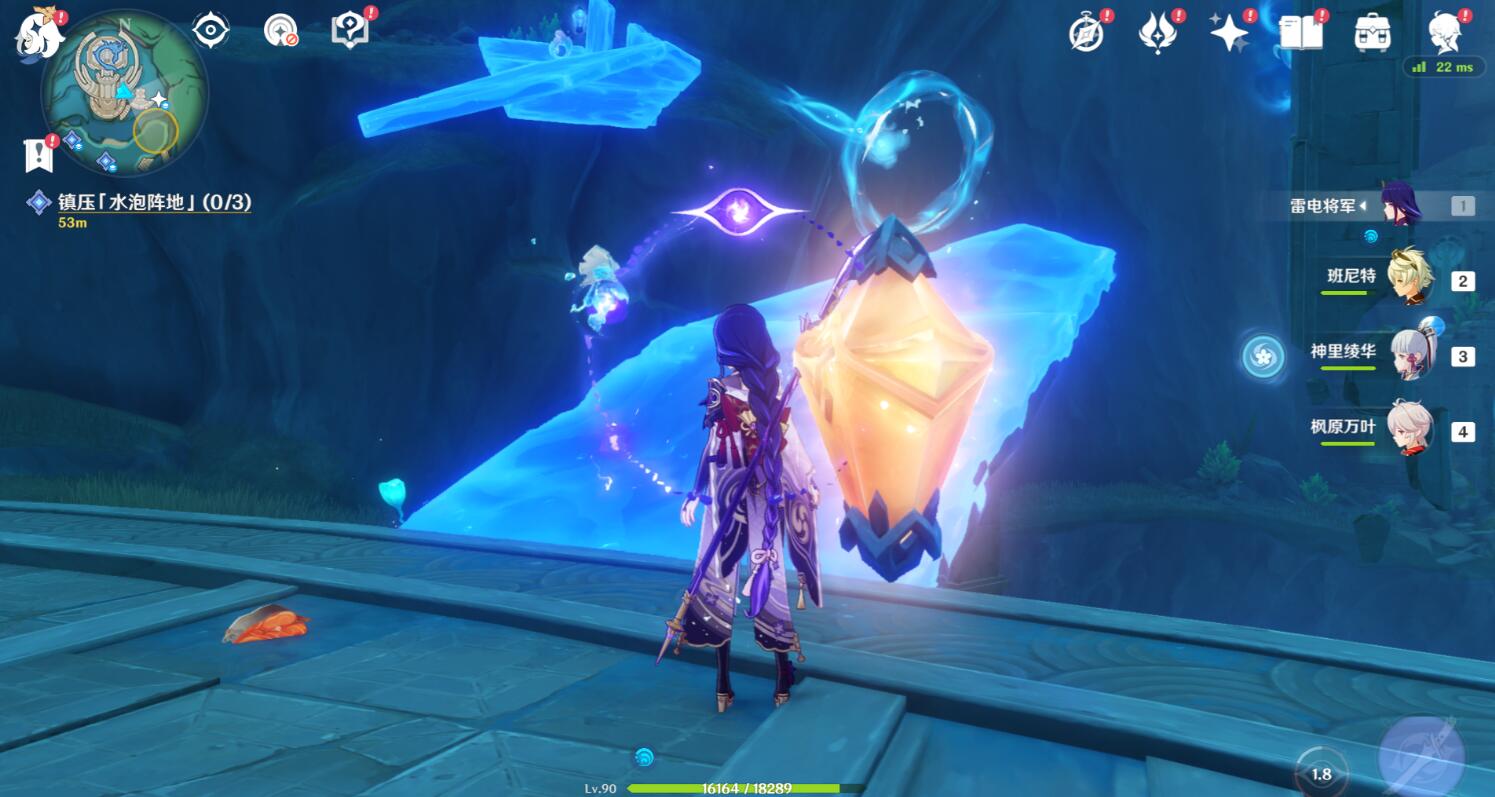Image resolution: width=1495 pixels, height=797 pixels.
Task: Open the Wish star icon
Action: [x=1229, y=33]
